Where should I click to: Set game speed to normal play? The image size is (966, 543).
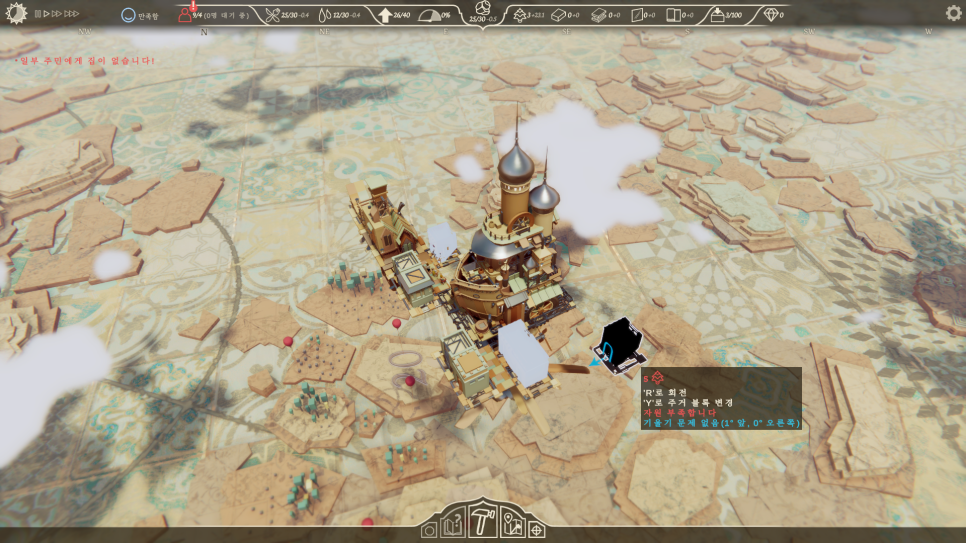point(46,14)
